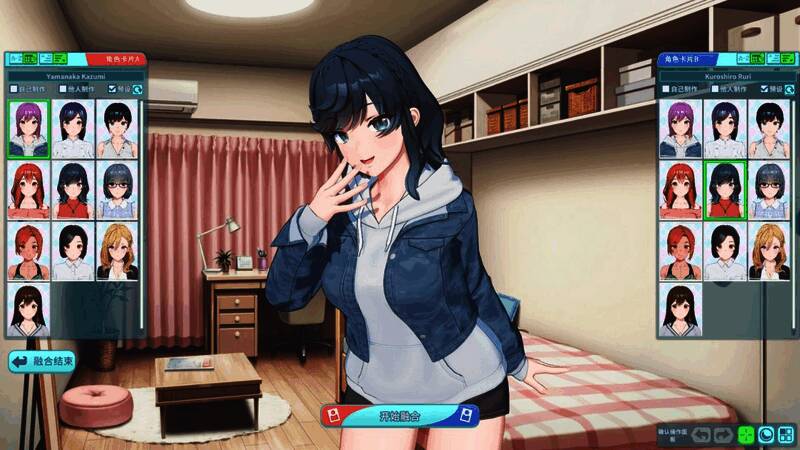This screenshot has width=800, height=450.
Task: Refresh the card list in panel A
Action: tap(136, 89)
